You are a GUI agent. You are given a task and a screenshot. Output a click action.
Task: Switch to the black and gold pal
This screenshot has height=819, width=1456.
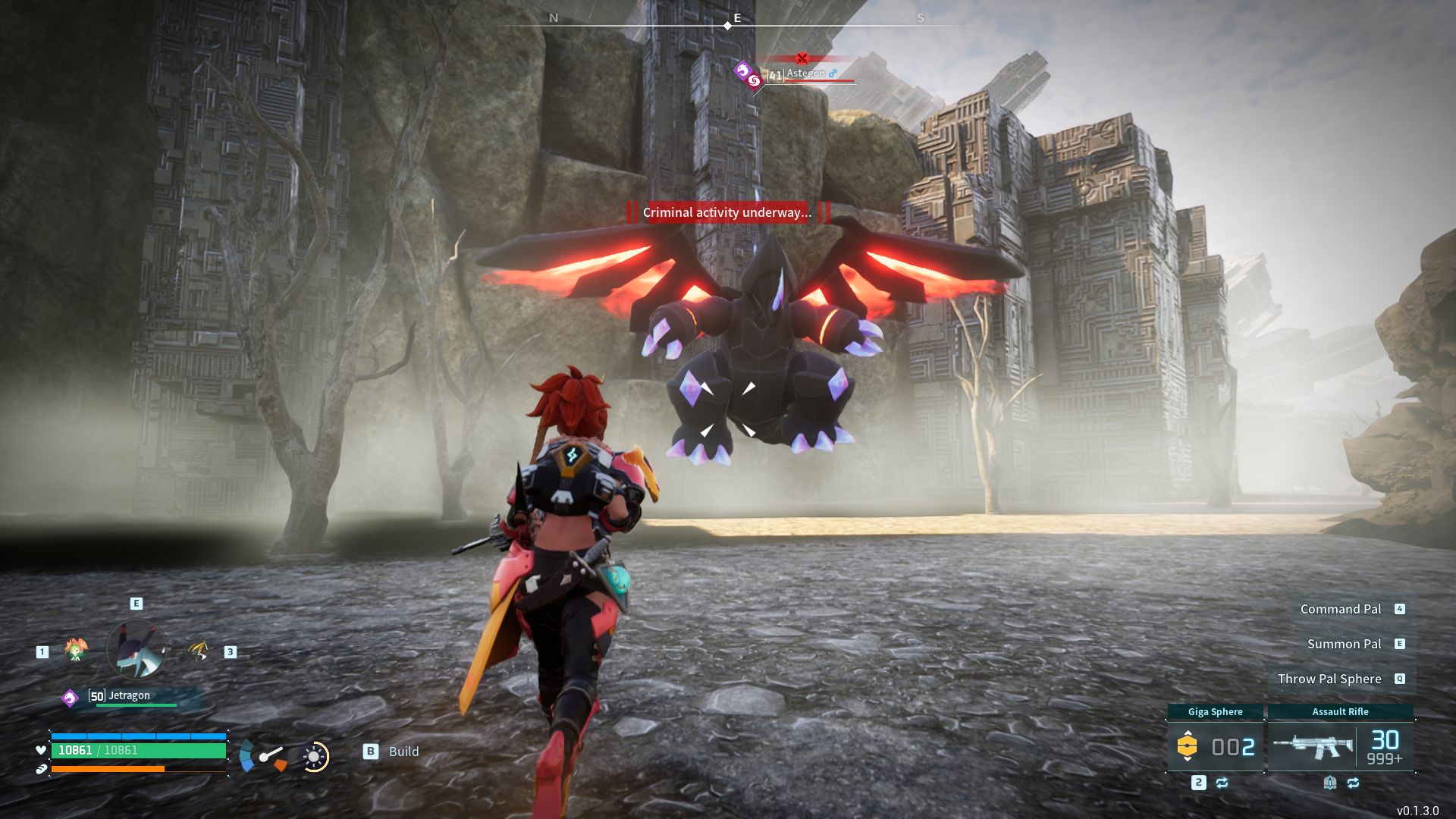pos(199,651)
